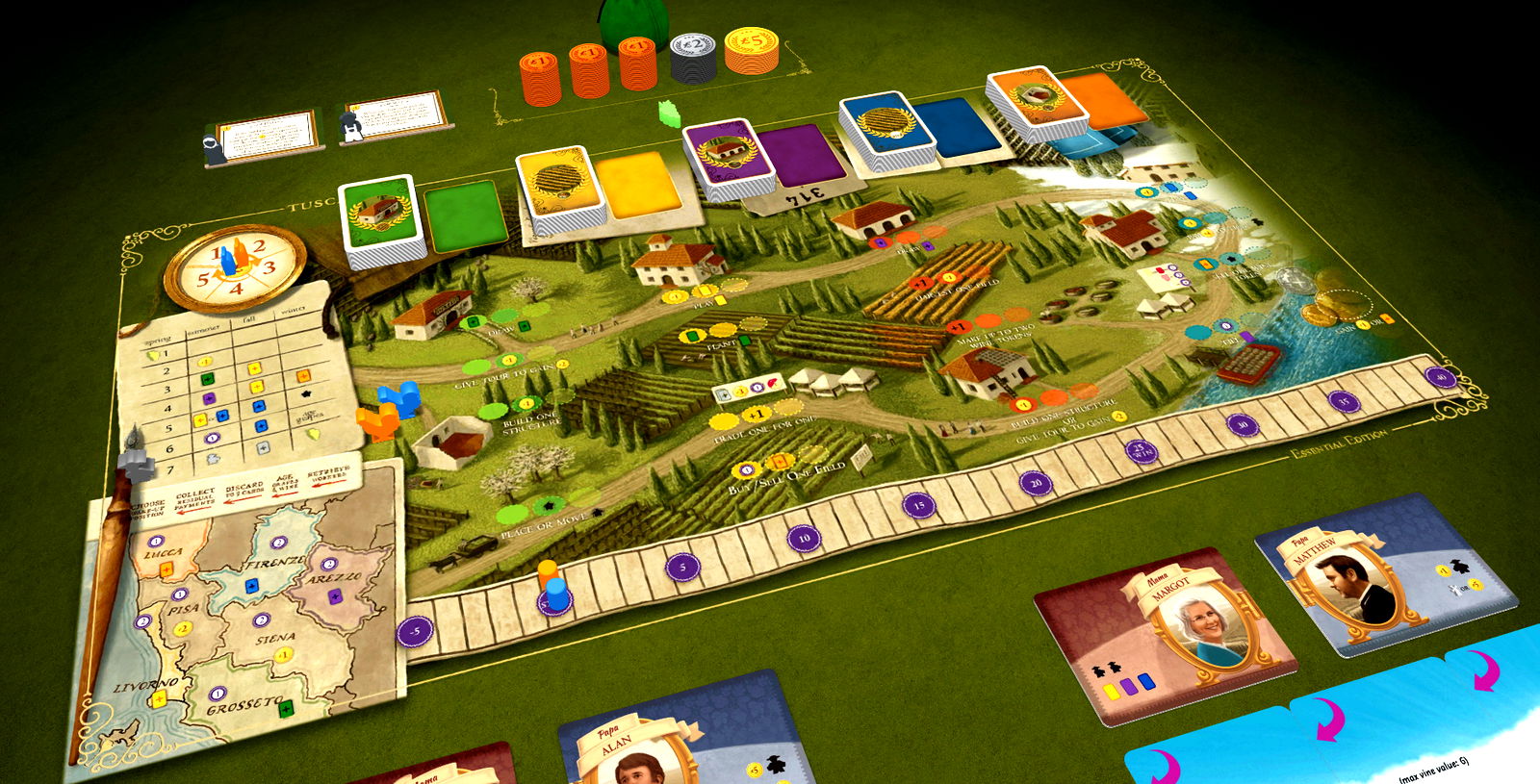Screen dimensions: 1540x784
Task: Select the blue rooster token
Action: click(399, 397)
